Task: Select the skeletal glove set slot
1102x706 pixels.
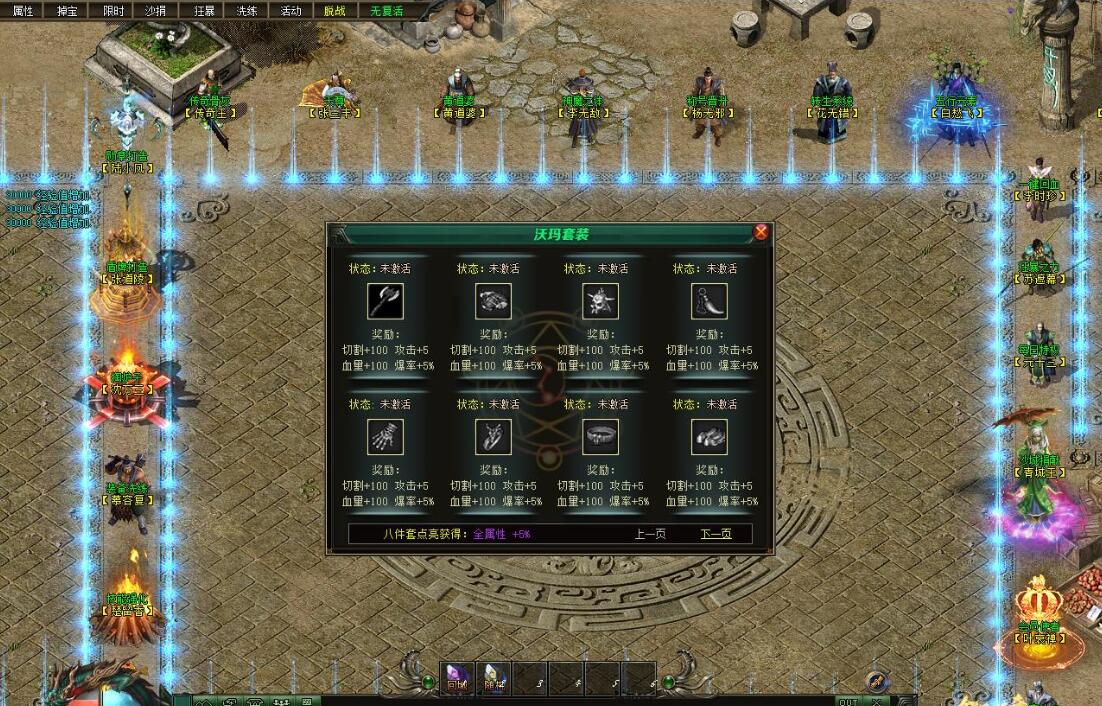Action: click(385, 437)
